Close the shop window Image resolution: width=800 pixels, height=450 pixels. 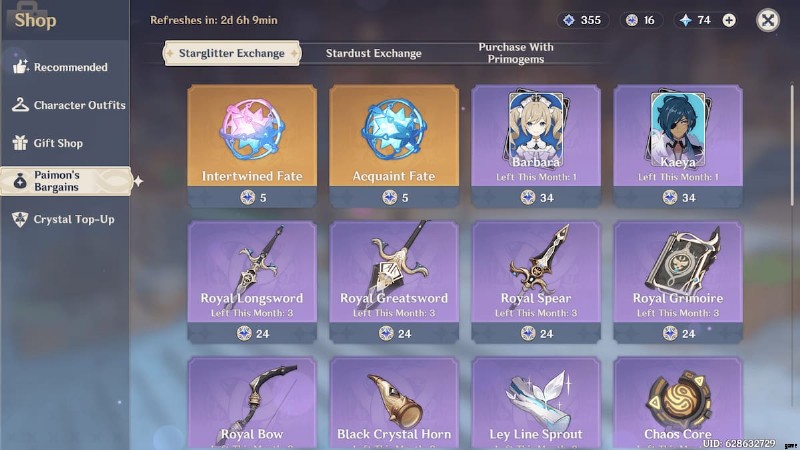767,20
